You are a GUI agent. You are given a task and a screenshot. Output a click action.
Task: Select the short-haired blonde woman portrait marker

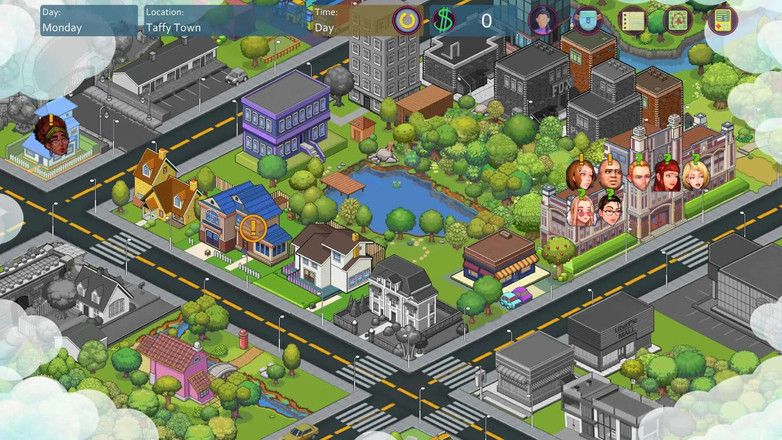tap(695, 176)
